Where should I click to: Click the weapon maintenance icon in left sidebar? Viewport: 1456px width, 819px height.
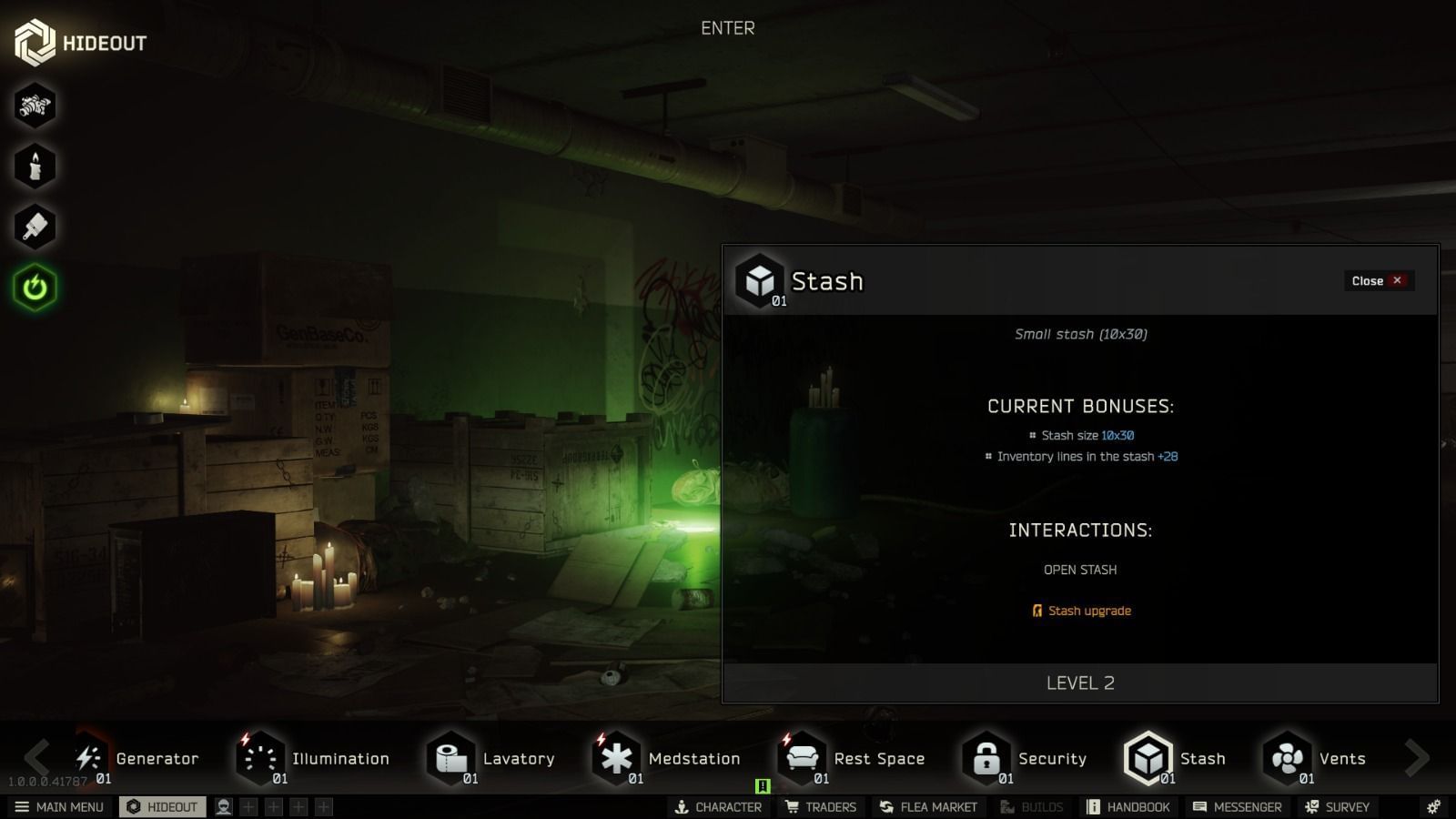pos(35,106)
